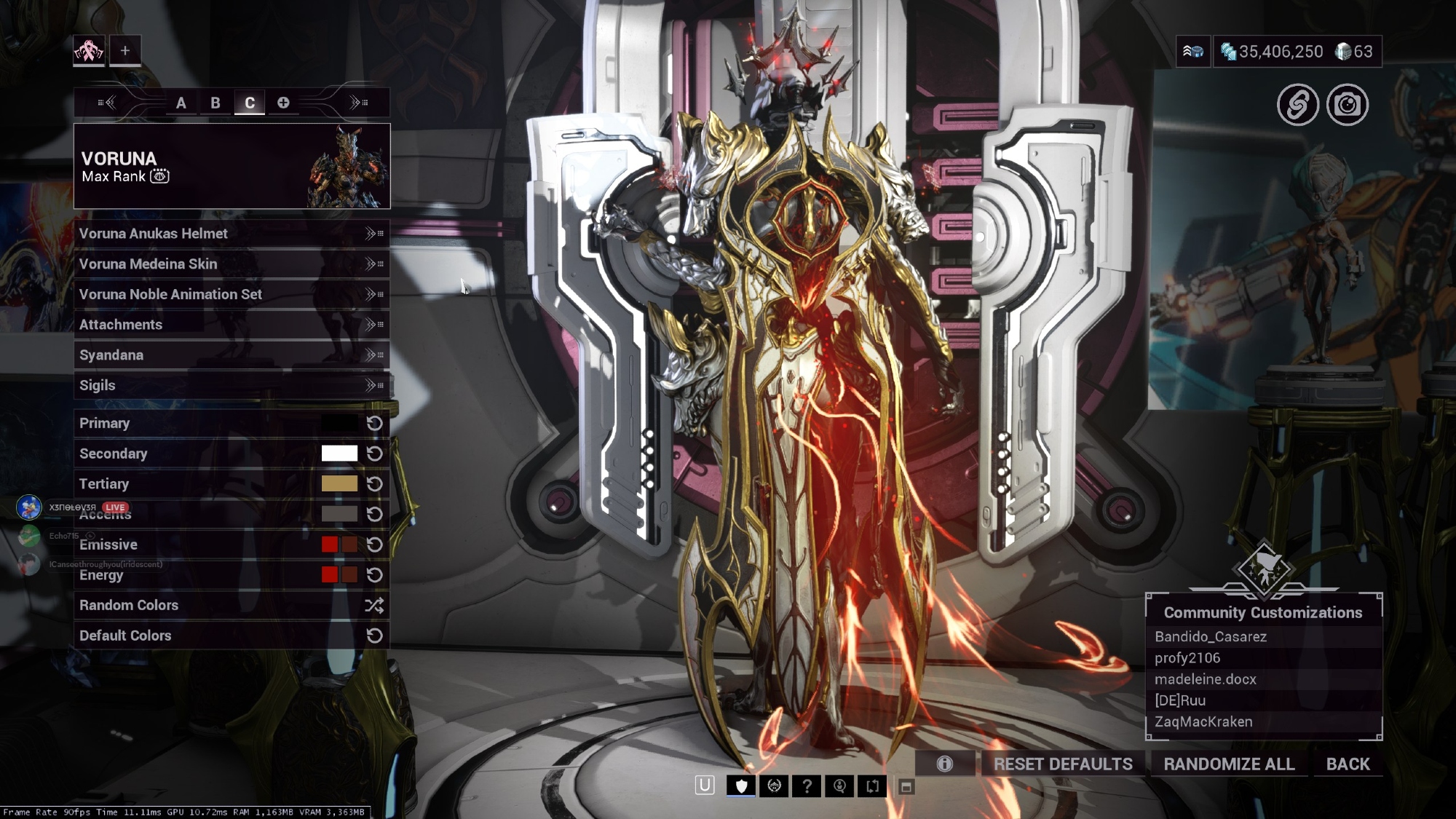This screenshot has height=819, width=1456.
Task: Switch to appearance config B
Action: pos(215,103)
